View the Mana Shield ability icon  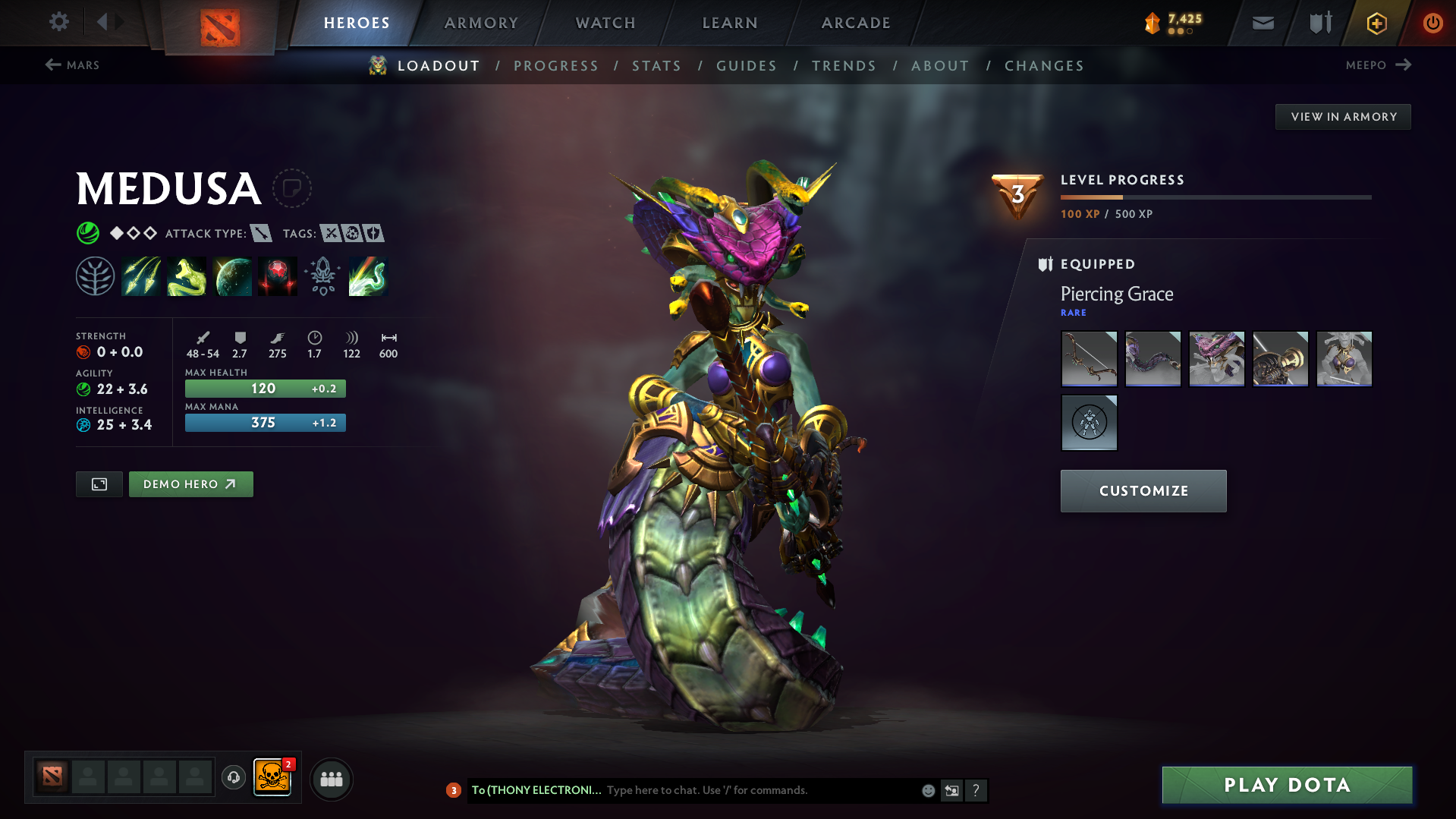click(x=232, y=275)
